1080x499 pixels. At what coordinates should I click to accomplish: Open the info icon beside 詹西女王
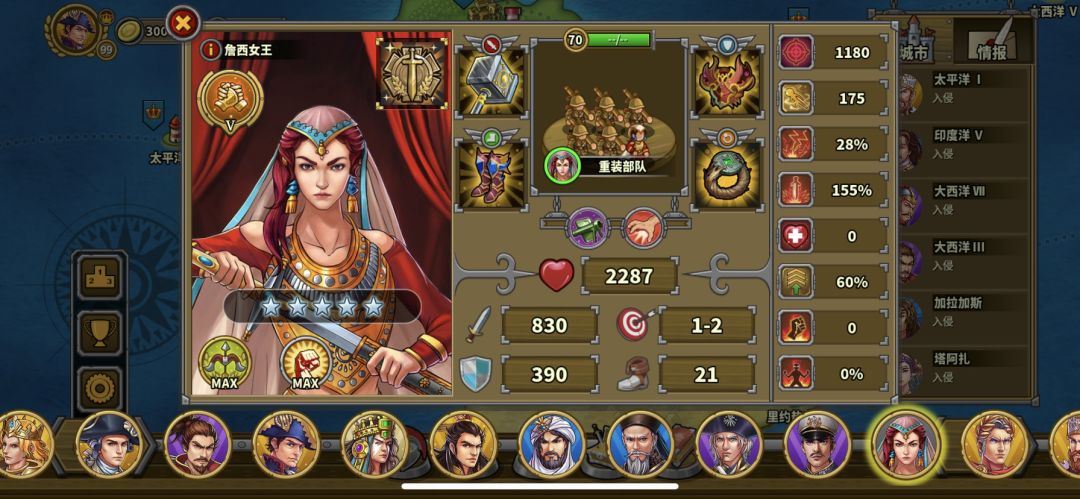click(x=210, y=48)
